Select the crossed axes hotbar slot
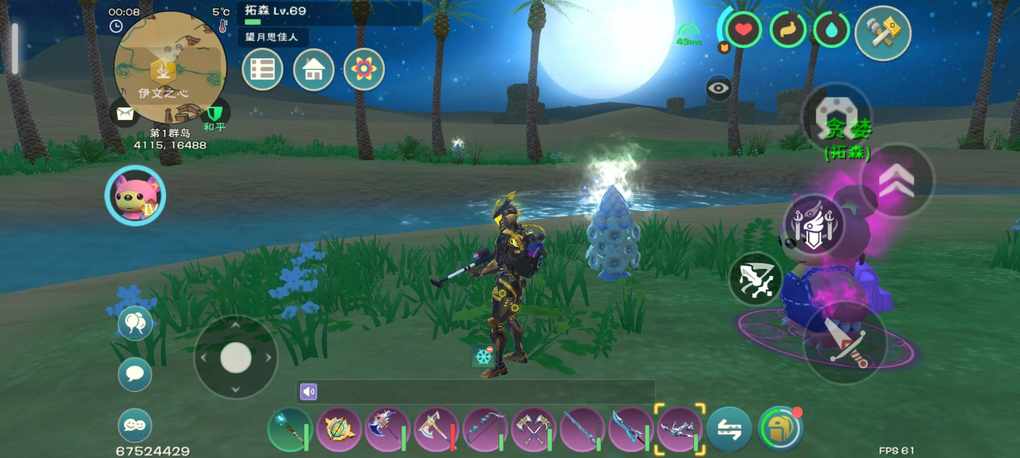Image resolution: width=1020 pixels, height=458 pixels. click(533, 430)
